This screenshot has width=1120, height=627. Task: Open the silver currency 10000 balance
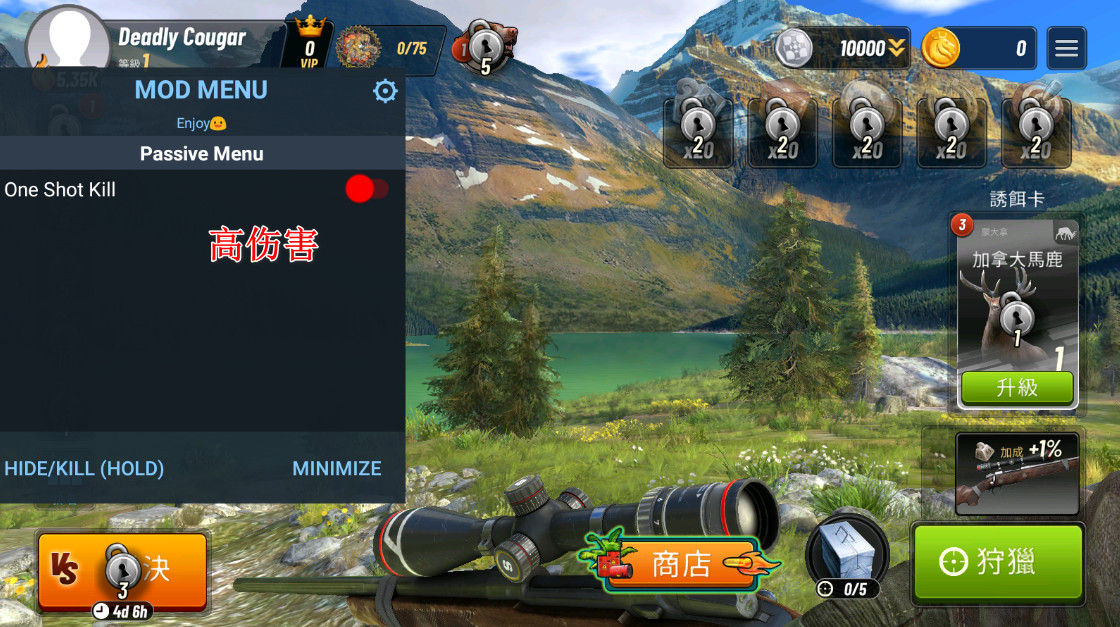842,48
